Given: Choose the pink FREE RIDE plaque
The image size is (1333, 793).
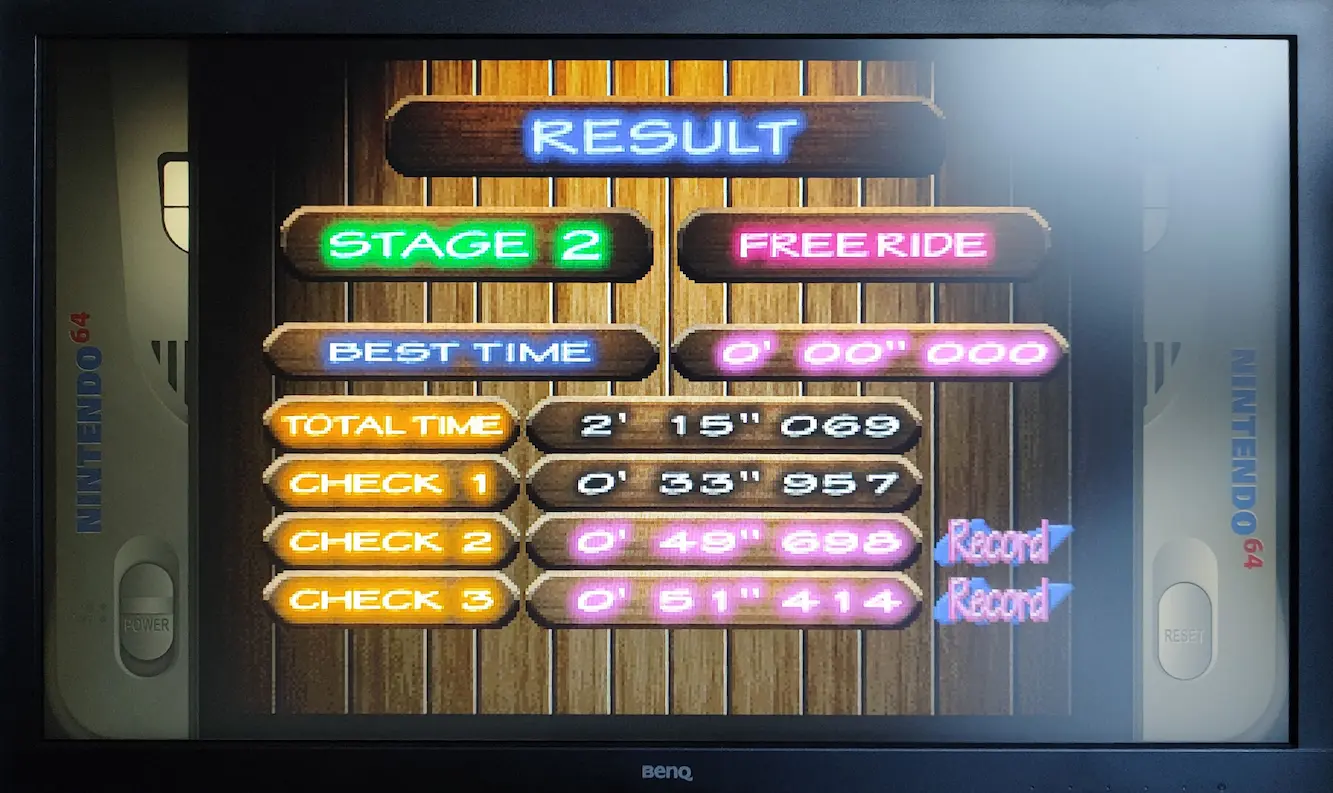Looking at the screenshot, I should [863, 245].
